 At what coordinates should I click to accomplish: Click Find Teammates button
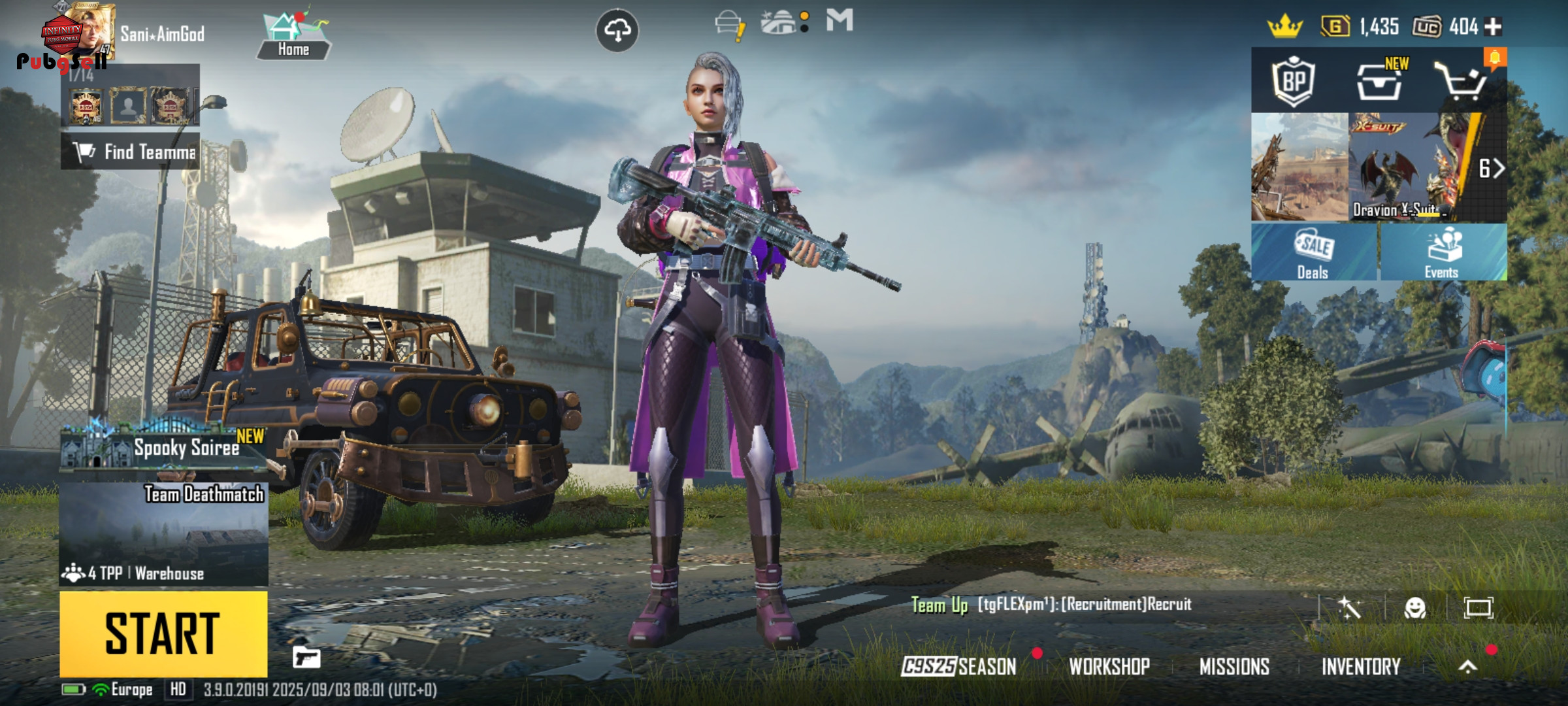point(131,152)
